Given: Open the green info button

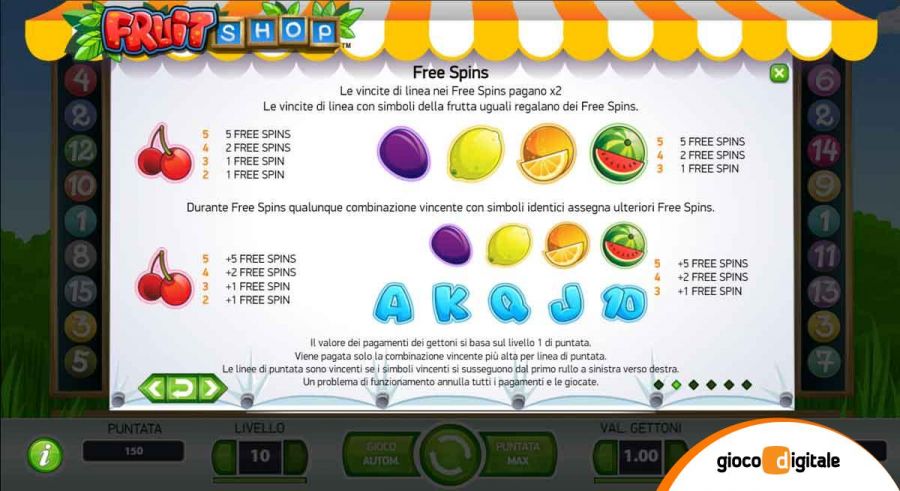Looking at the screenshot, I should 45,456.
